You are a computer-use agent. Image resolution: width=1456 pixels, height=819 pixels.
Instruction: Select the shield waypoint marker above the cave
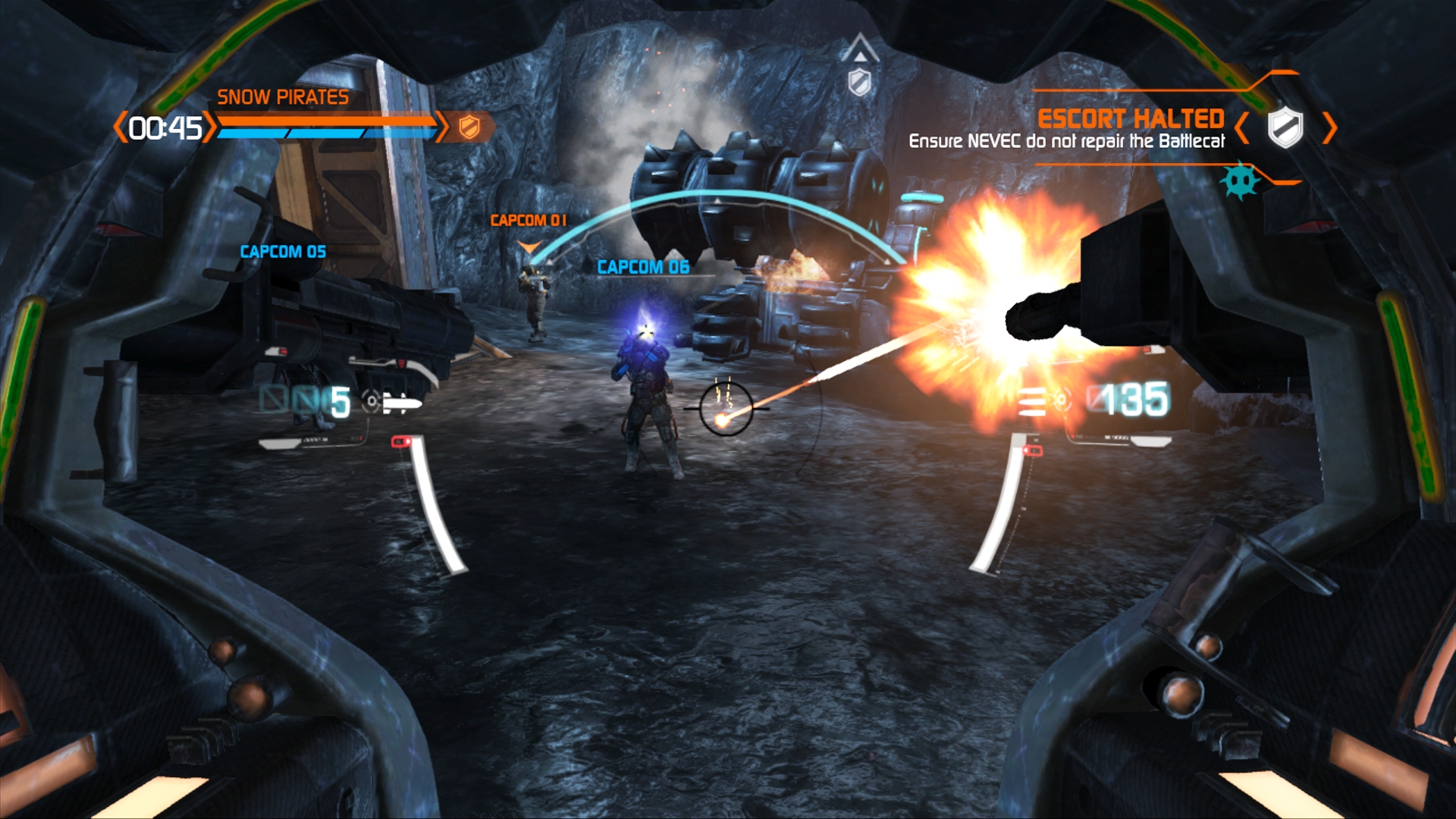point(859,81)
